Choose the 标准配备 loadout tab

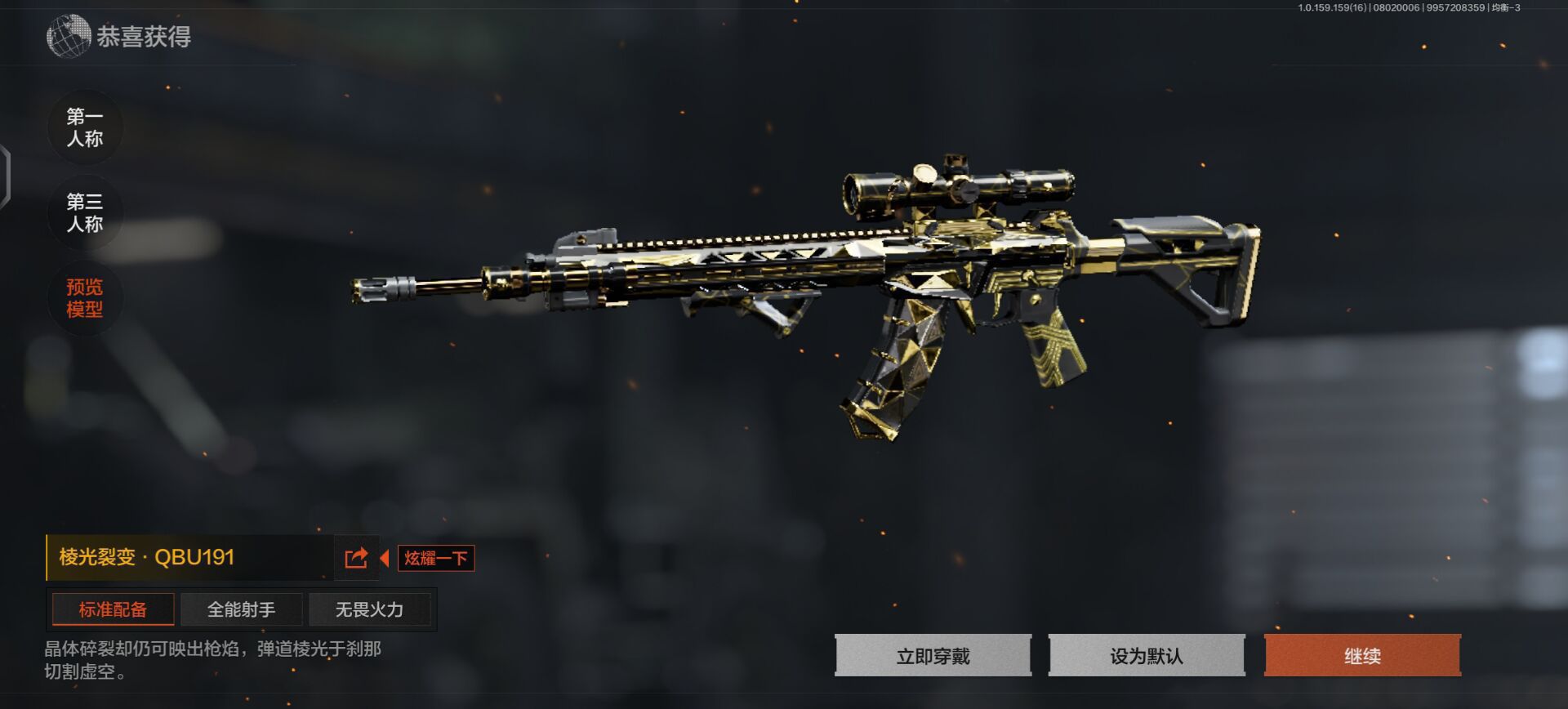point(113,609)
